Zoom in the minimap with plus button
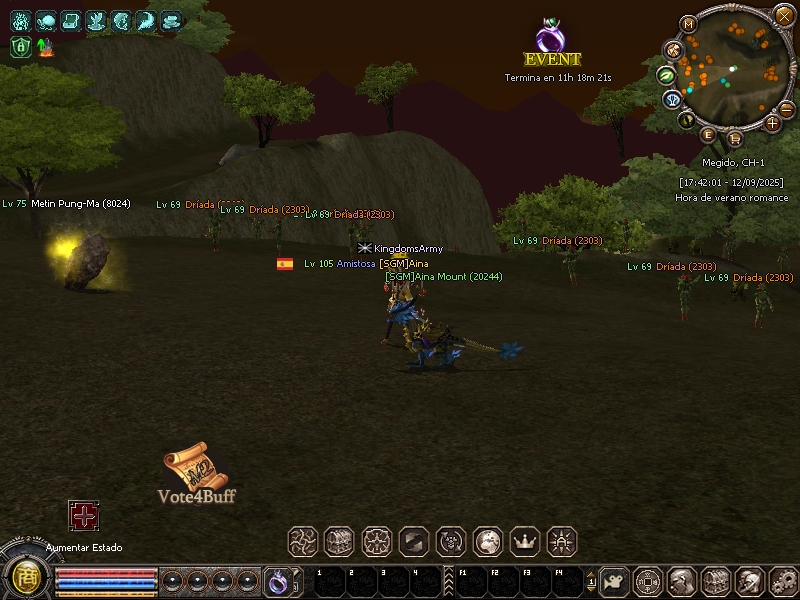800x600 pixels. click(772, 123)
